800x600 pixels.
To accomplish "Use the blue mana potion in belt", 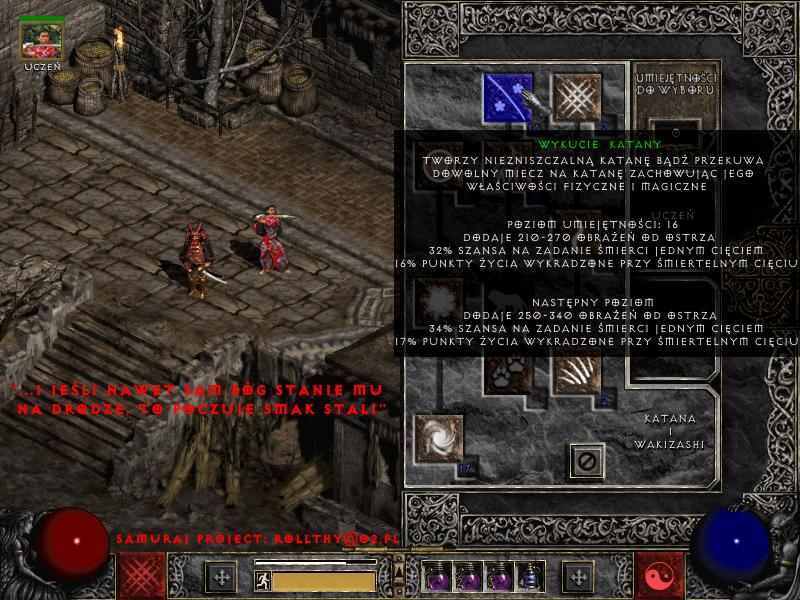I will coord(529,577).
